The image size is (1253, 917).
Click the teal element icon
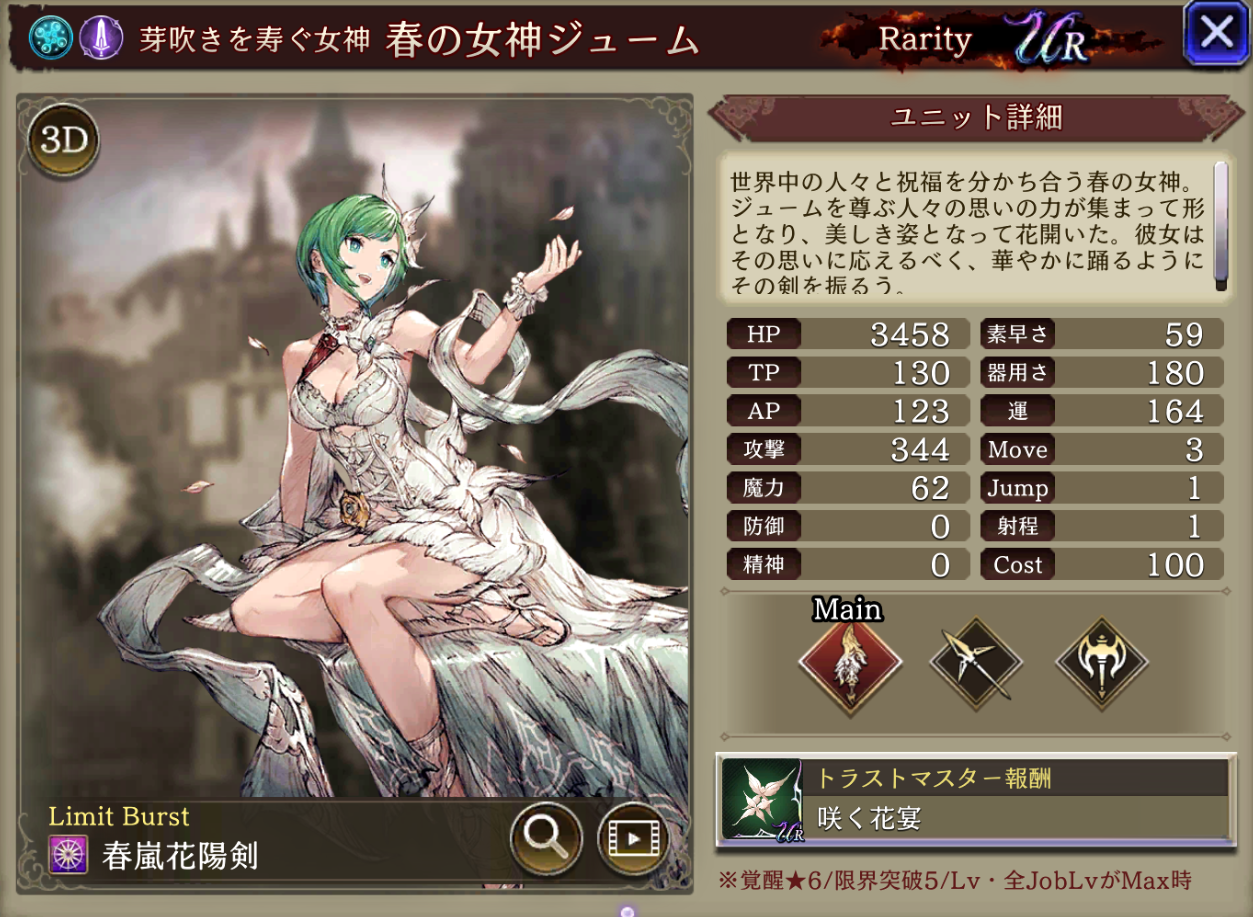(46, 38)
